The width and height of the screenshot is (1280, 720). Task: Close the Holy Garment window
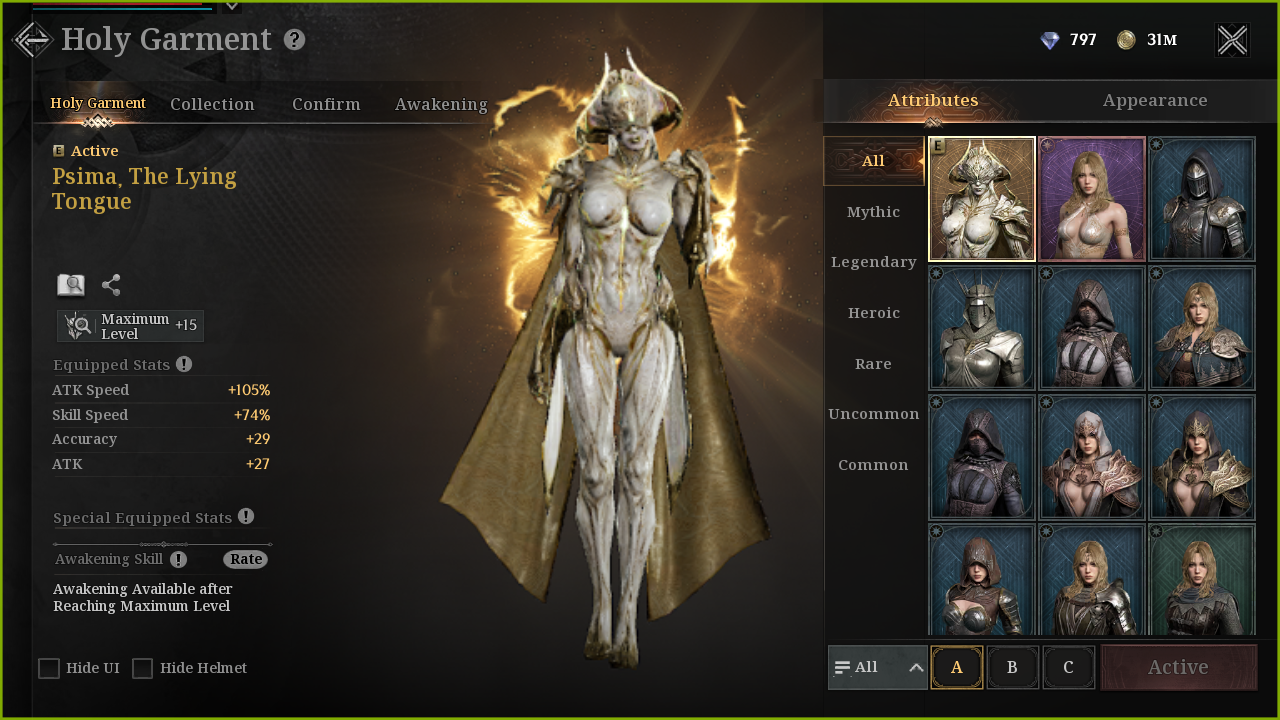[x=1232, y=40]
